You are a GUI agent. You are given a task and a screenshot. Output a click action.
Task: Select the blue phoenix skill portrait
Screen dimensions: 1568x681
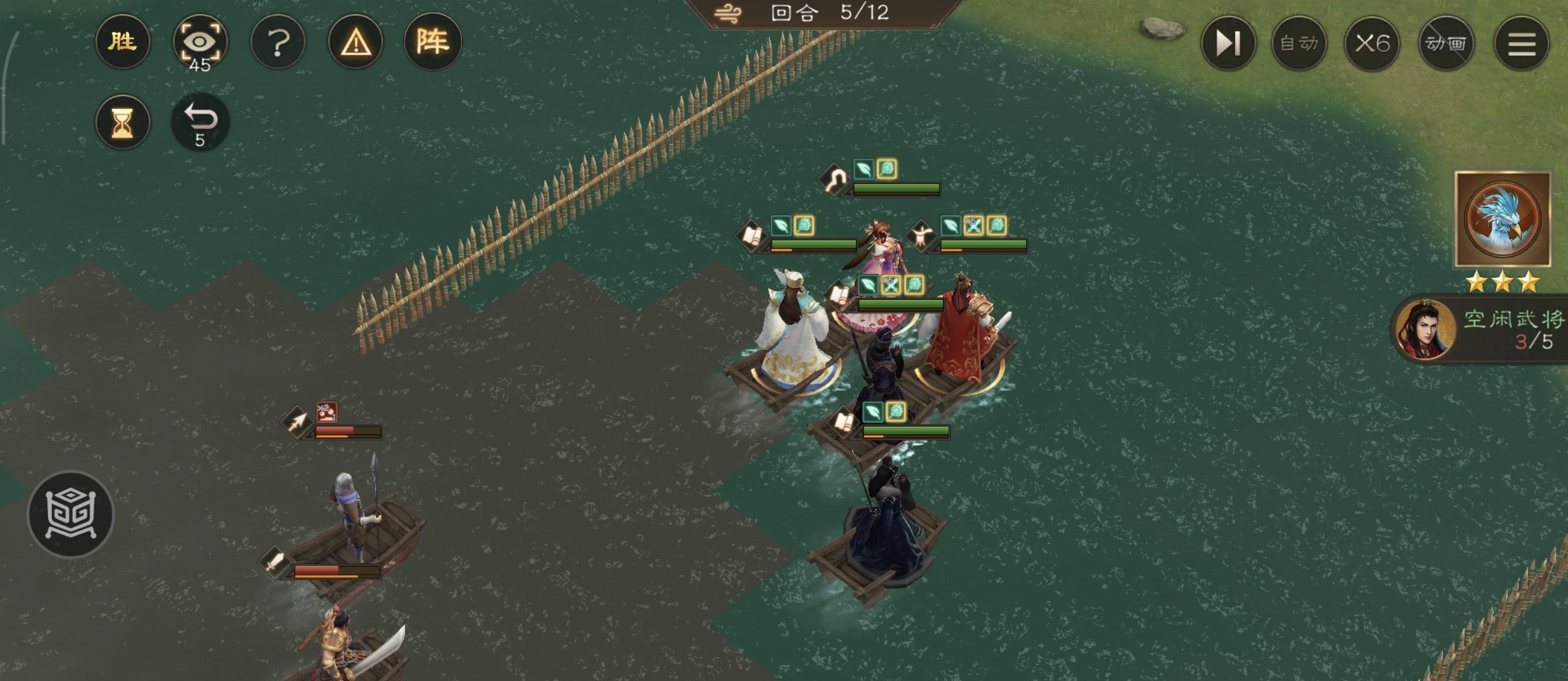pos(1502,219)
